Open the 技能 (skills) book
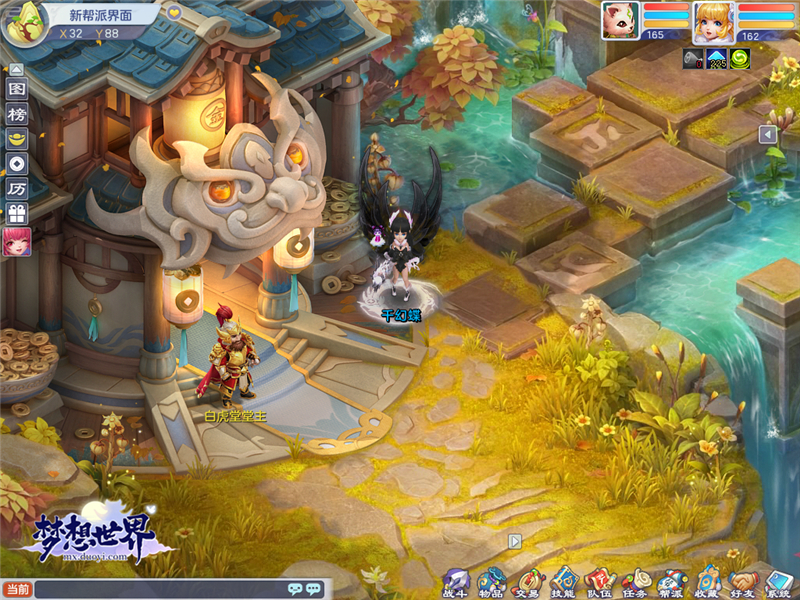Image resolution: width=800 pixels, height=600 pixels. pos(564,581)
